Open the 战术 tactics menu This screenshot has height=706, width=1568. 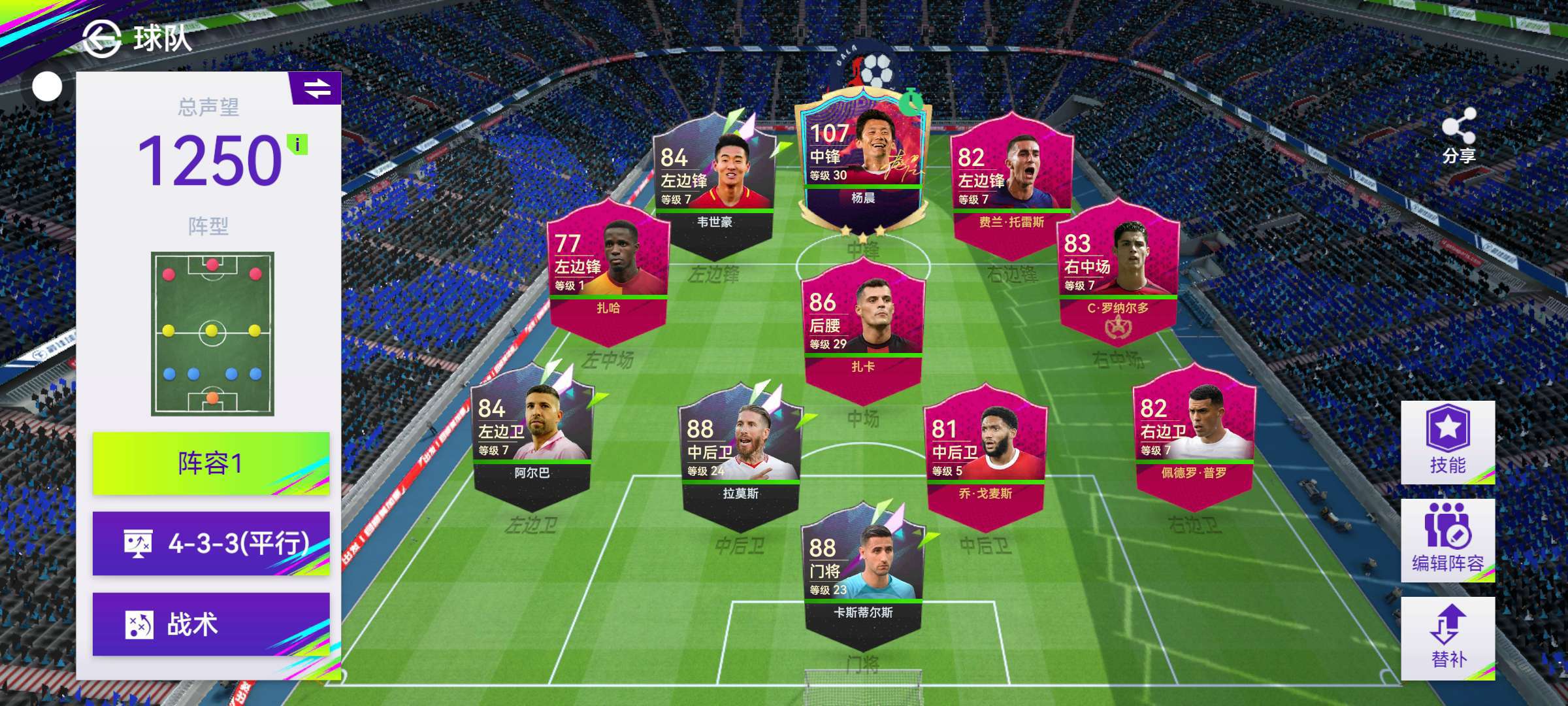pyautogui.click(x=211, y=624)
